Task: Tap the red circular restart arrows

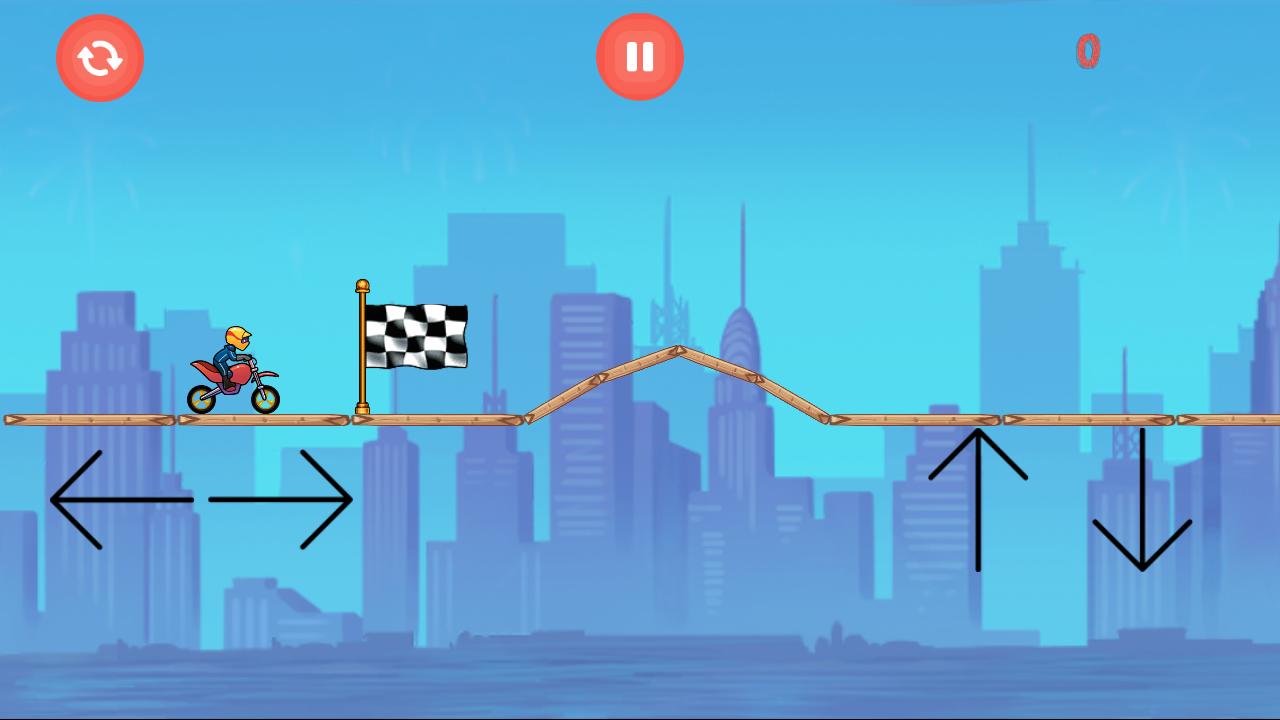Action: tap(99, 58)
